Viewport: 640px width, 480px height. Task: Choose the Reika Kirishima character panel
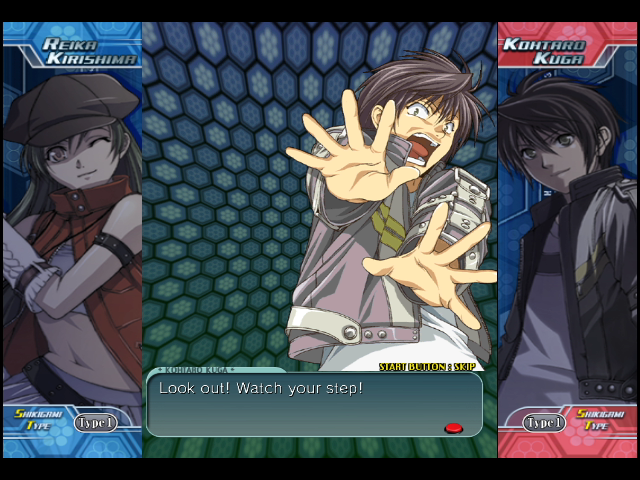72,230
